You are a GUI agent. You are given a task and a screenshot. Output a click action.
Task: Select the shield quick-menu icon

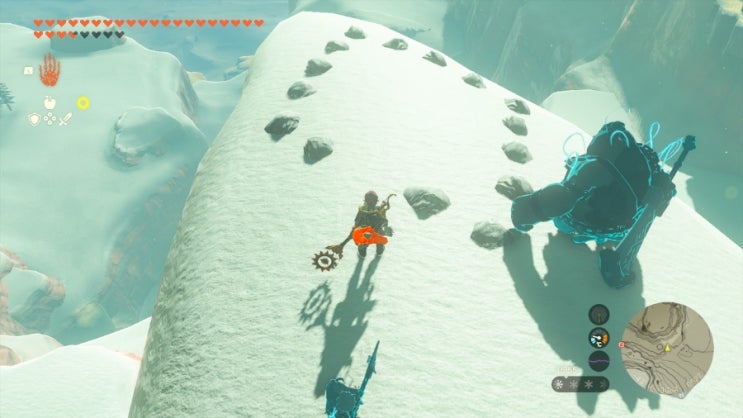click(33, 118)
